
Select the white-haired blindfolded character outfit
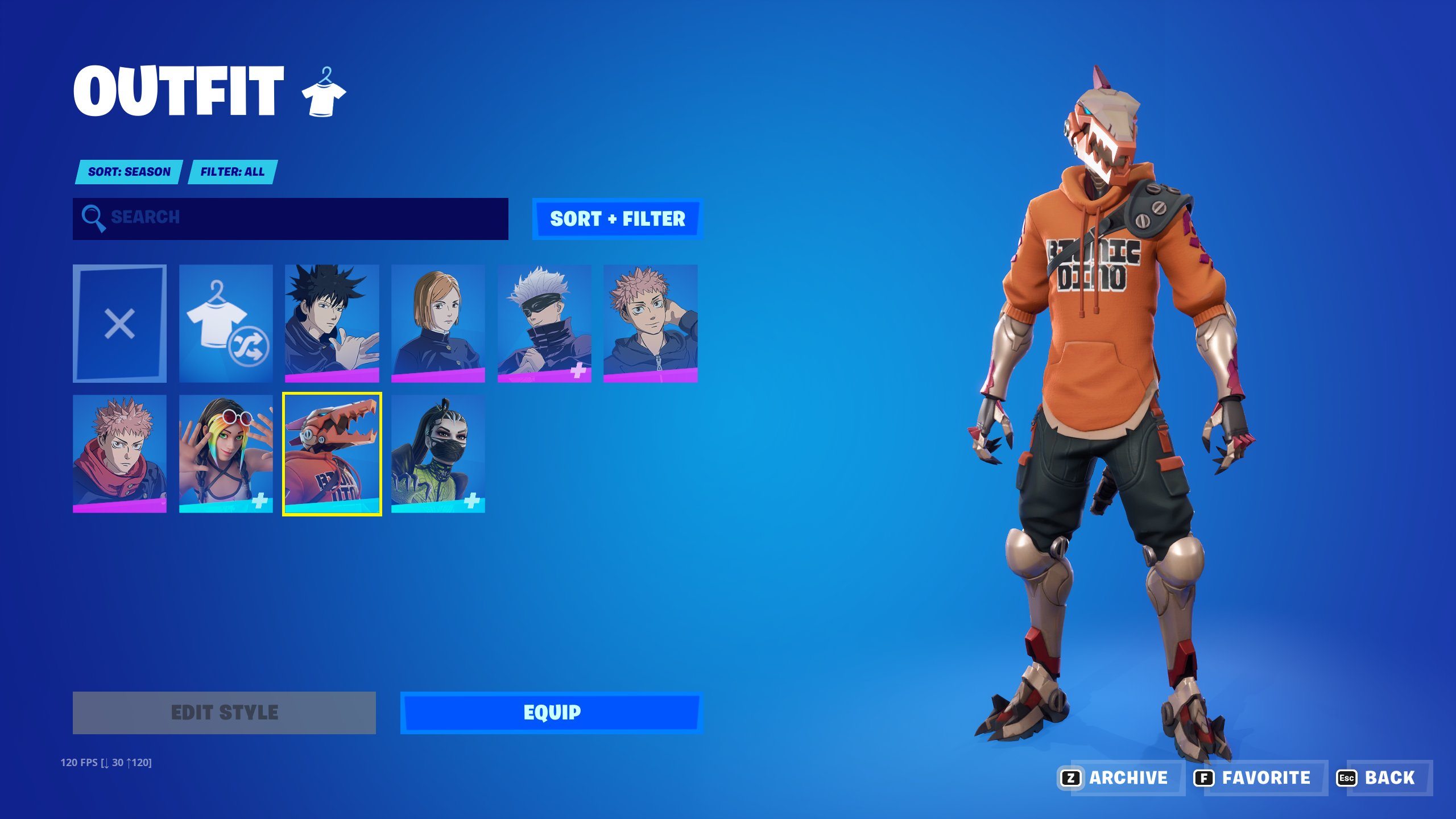pos(544,323)
